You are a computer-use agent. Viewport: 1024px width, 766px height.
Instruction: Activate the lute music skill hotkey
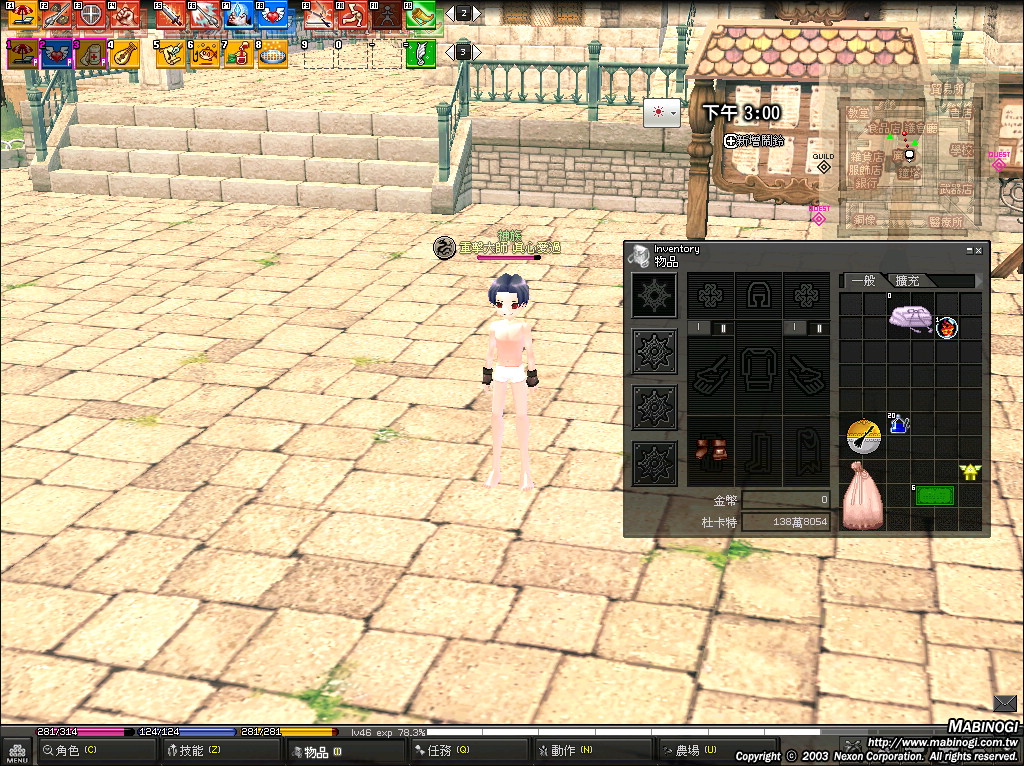point(124,53)
